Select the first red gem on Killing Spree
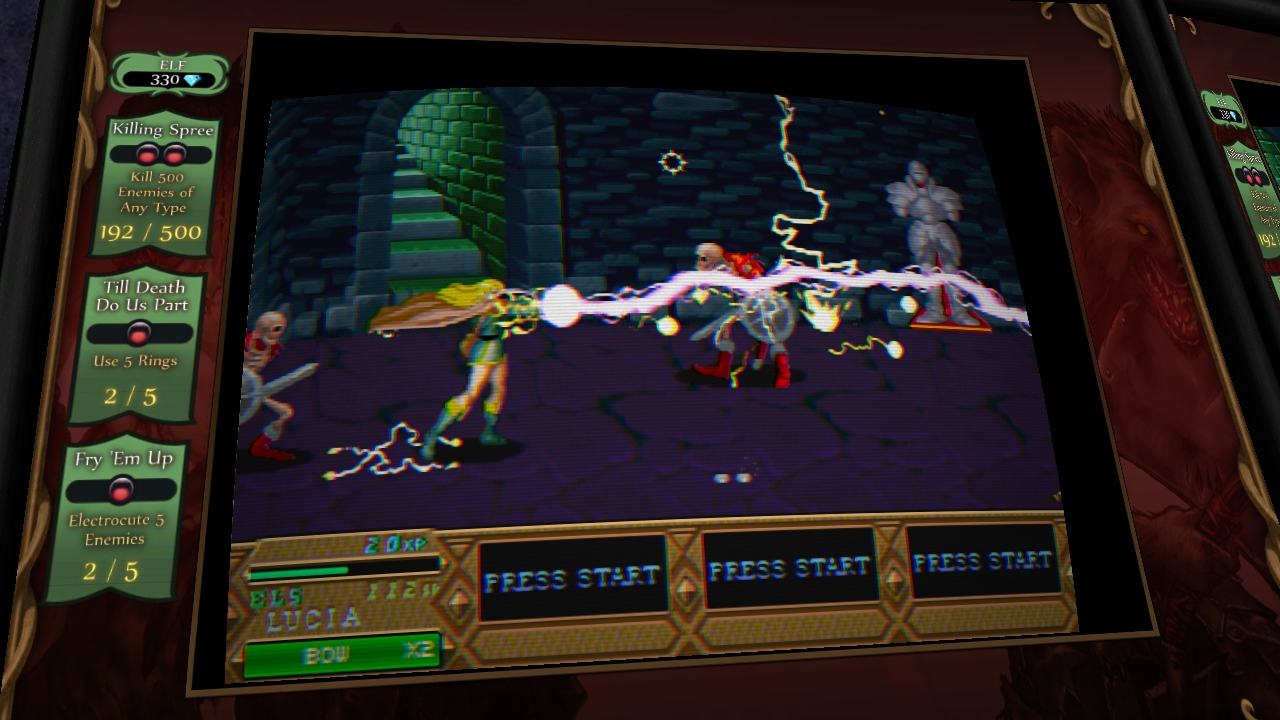Image resolution: width=1280 pixels, height=720 pixels. [x=146, y=152]
